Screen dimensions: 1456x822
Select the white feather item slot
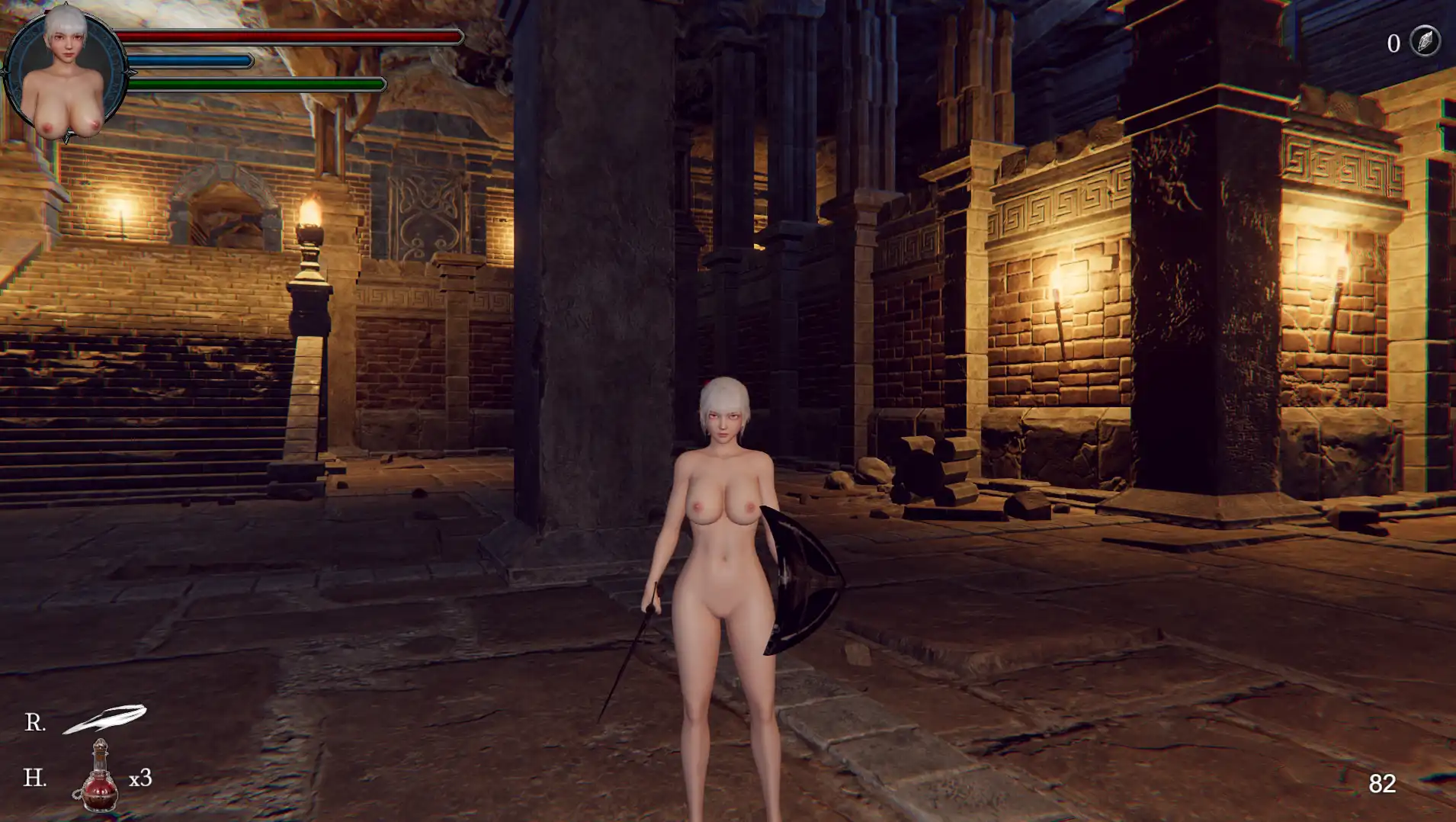coord(105,718)
